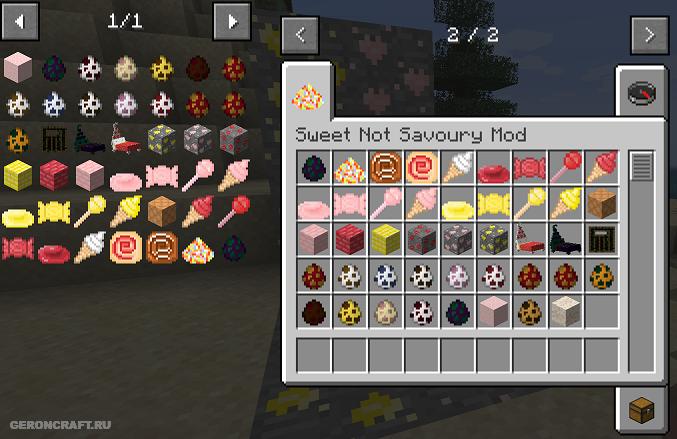This screenshot has width=677, height=439.
Task: Take the white ice cream cone in creative grid
Action: tap(457, 167)
